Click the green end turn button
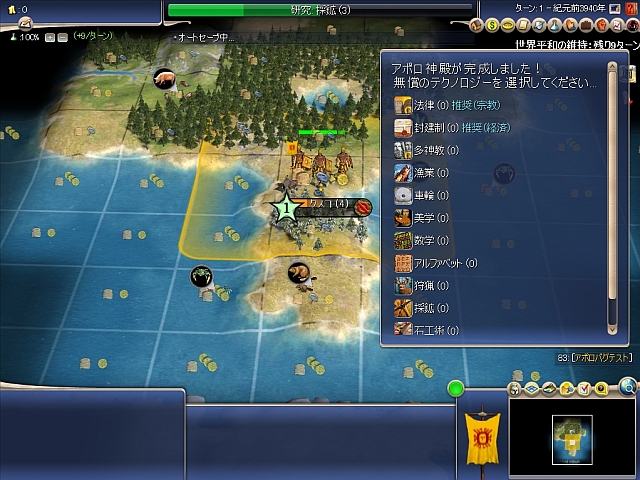The width and height of the screenshot is (640, 480). click(x=456, y=388)
